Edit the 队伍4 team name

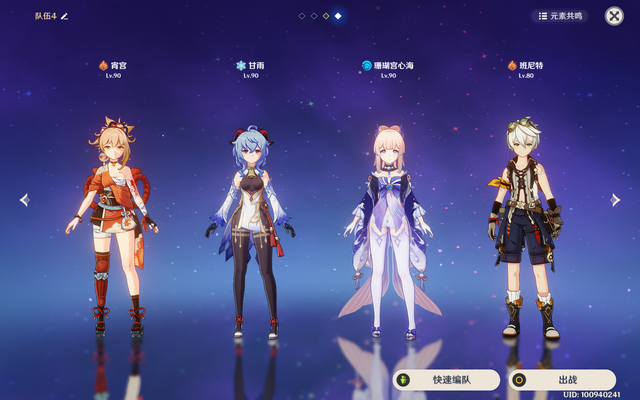[65, 16]
